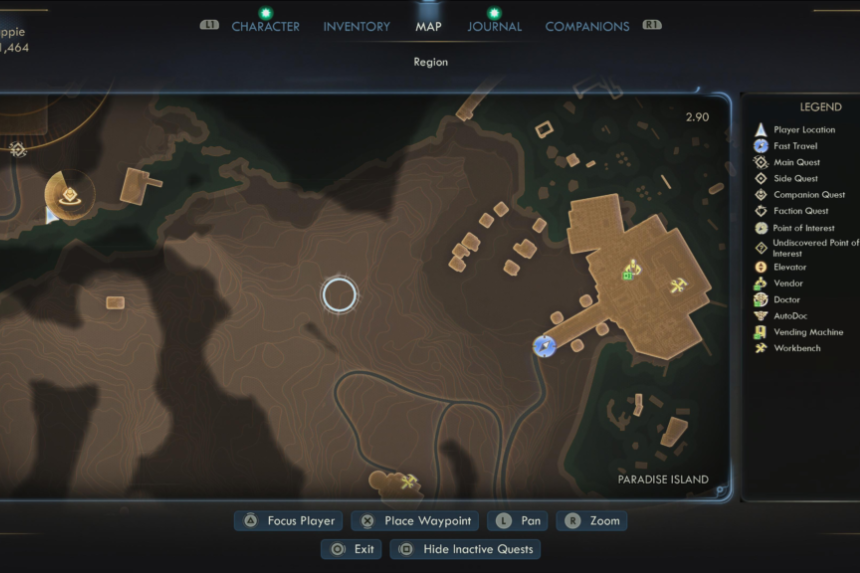Viewport: 860px width, 573px height.
Task: Go to the Journal tab
Action: pyautogui.click(x=494, y=26)
